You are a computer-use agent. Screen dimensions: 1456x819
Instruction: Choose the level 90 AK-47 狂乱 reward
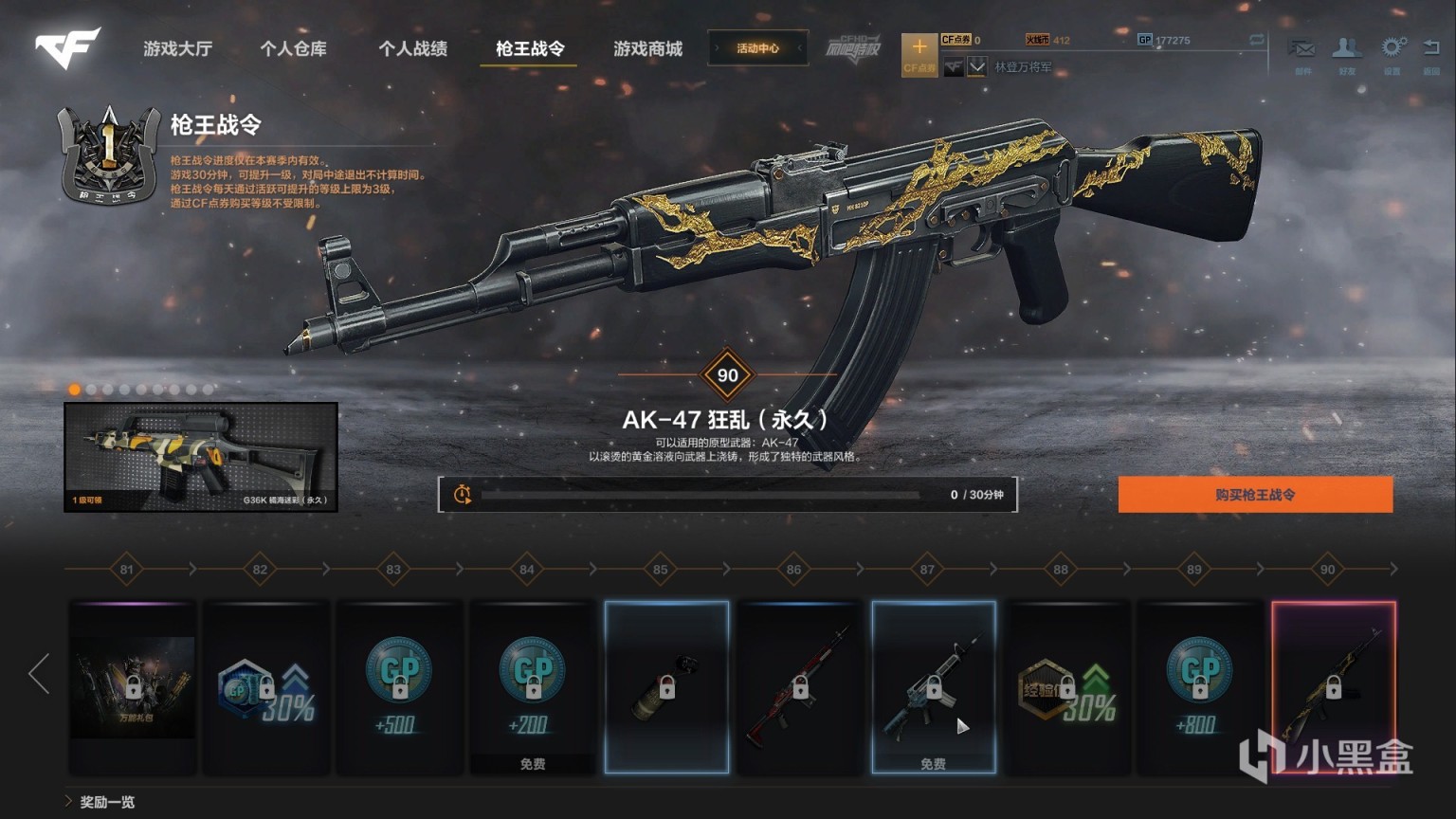pyautogui.click(x=1334, y=687)
